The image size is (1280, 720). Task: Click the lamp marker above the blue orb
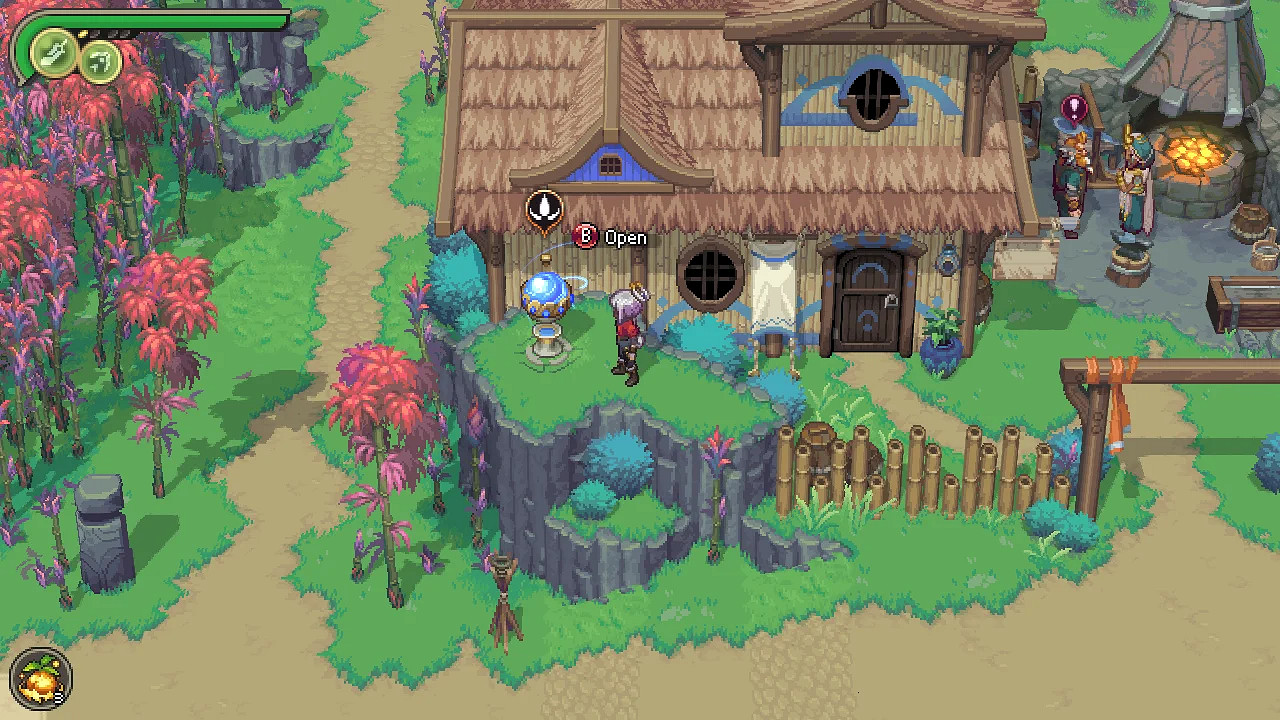544,209
